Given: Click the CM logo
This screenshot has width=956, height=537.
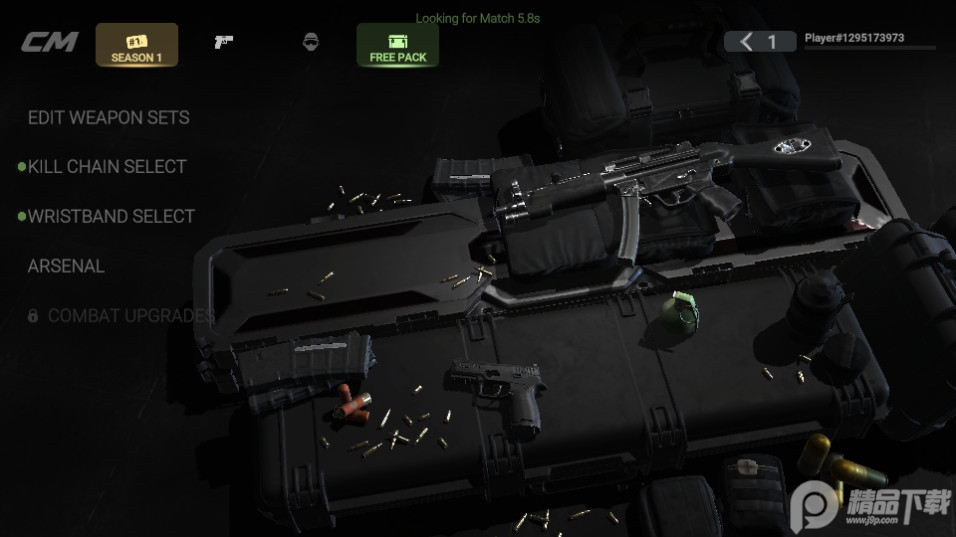Looking at the screenshot, I should point(50,43).
